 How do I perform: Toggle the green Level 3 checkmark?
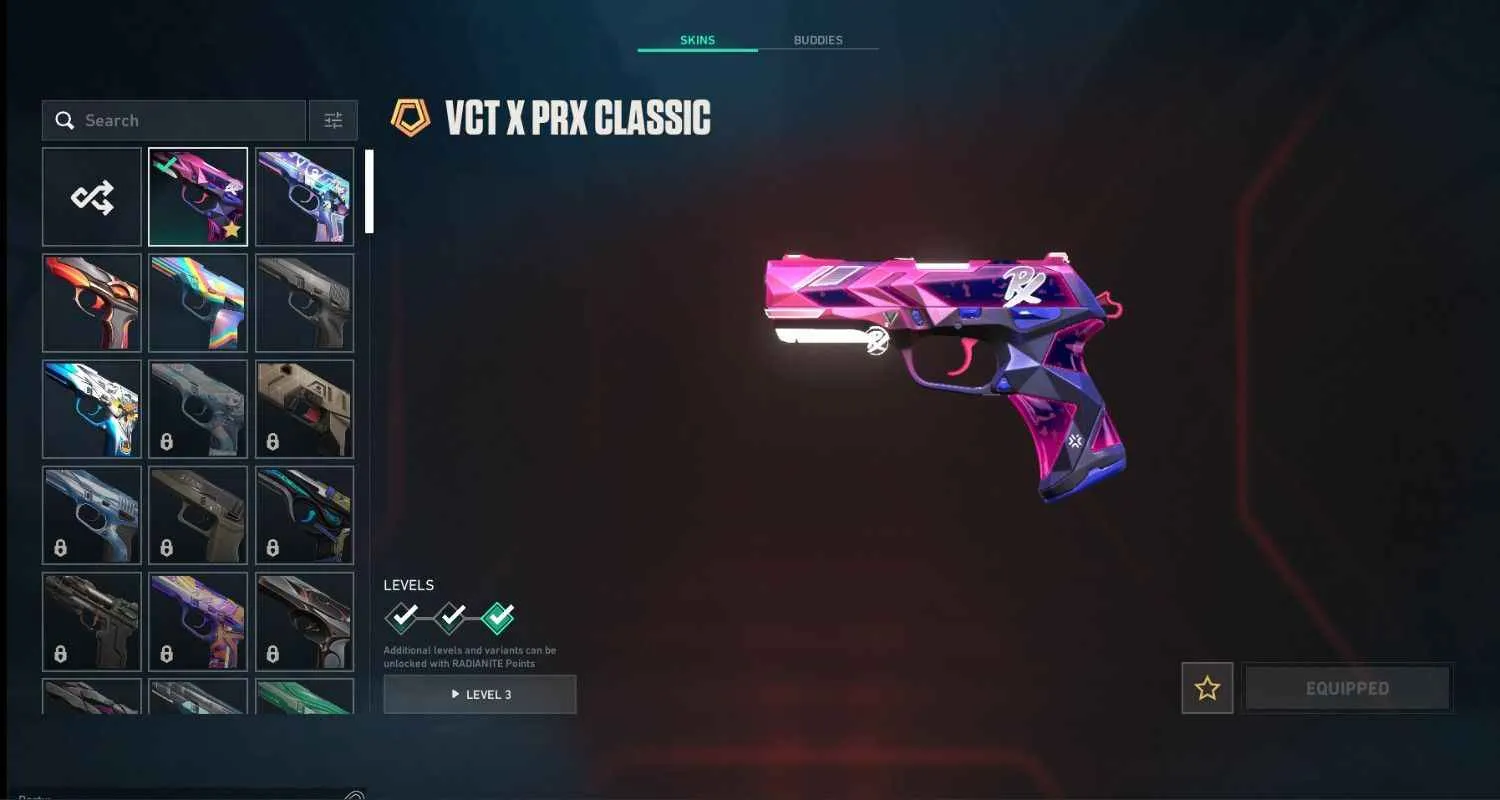point(500,617)
